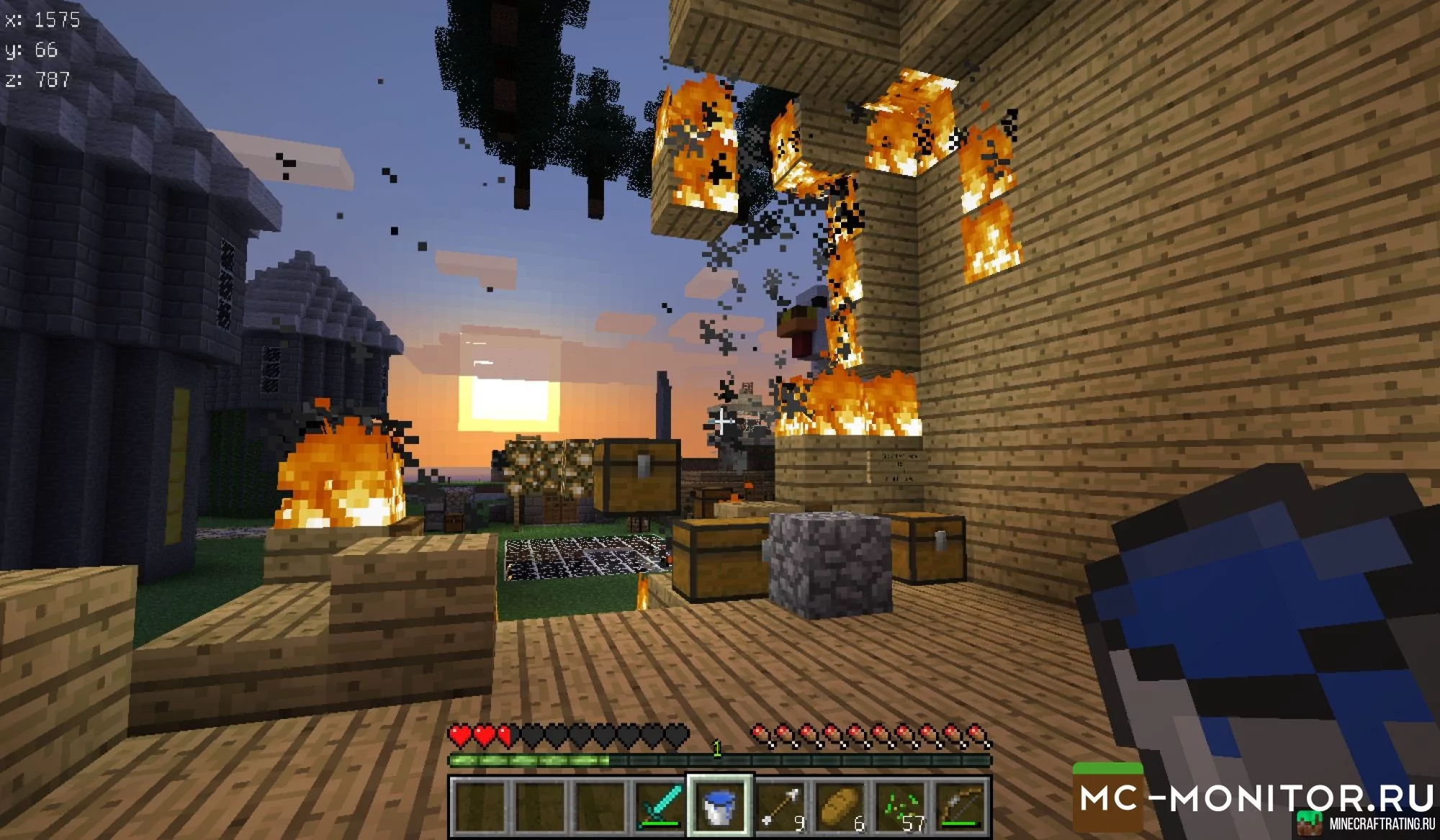Select the arrows stack slot
Image resolution: width=1440 pixels, height=840 pixels.
(x=780, y=805)
